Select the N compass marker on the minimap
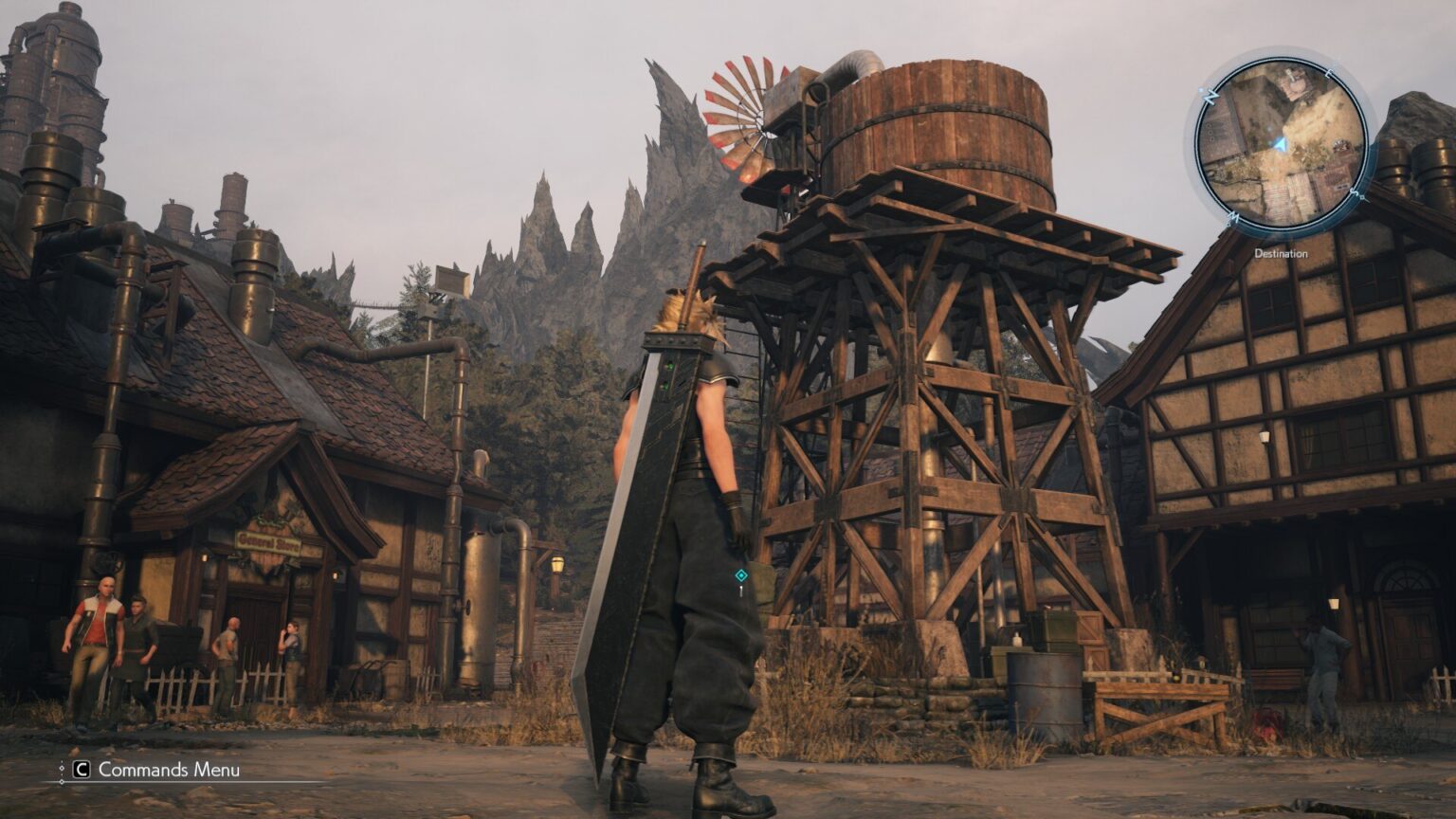1456x819 pixels. point(1210,95)
